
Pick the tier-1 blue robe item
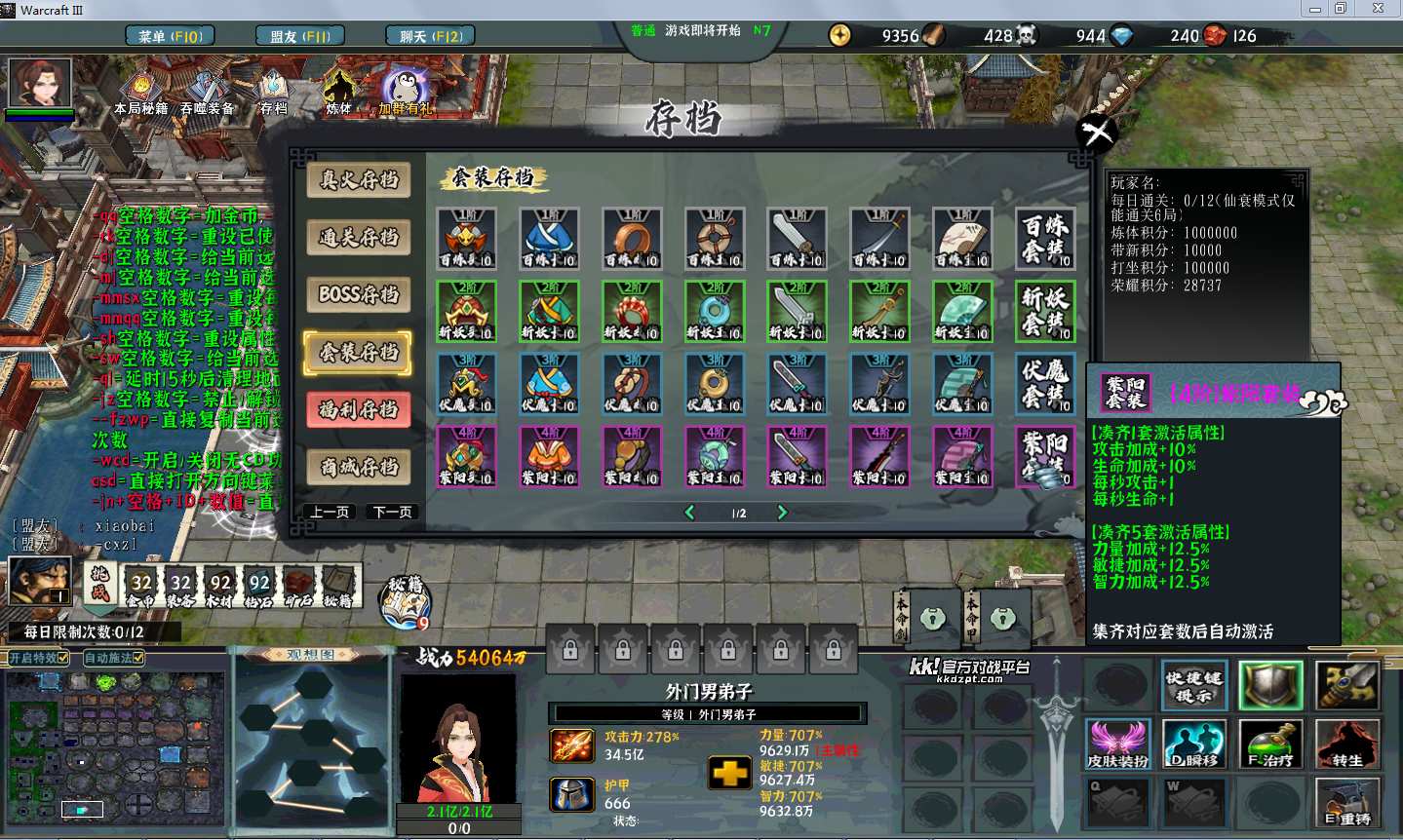click(x=549, y=239)
